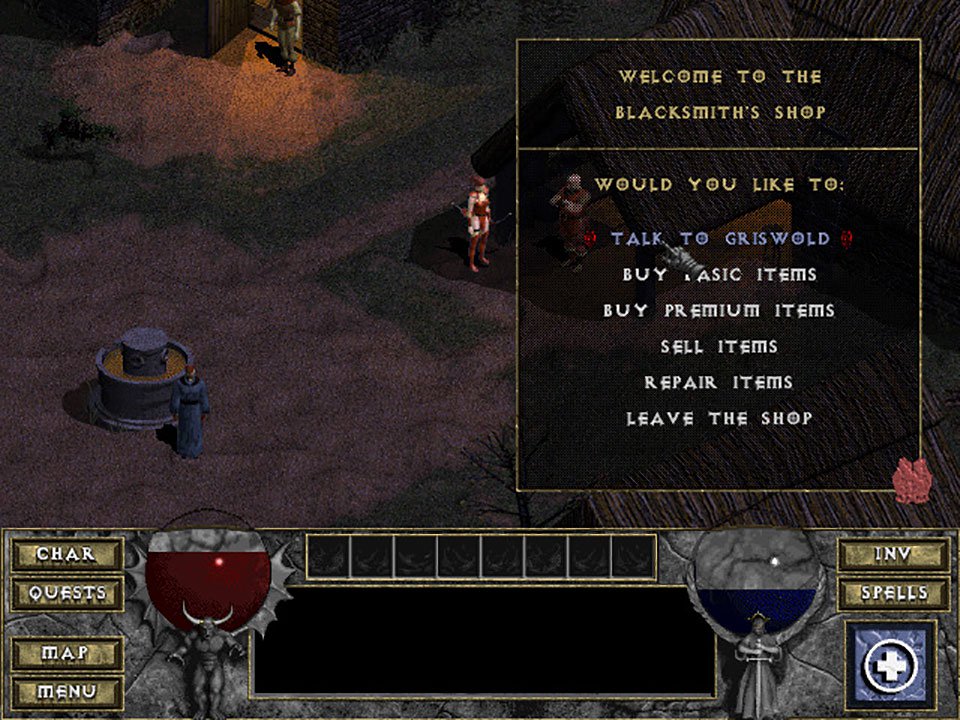Screen dimensions: 960x720
Task: Open the SPELLS book button
Action: click(893, 593)
